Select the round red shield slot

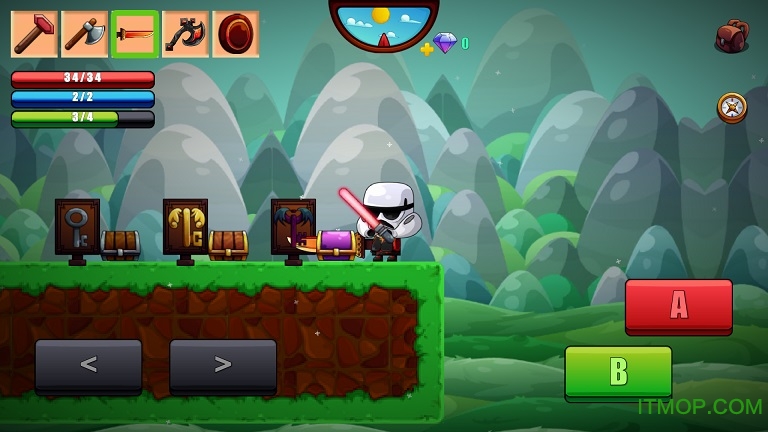(x=235, y=34)
